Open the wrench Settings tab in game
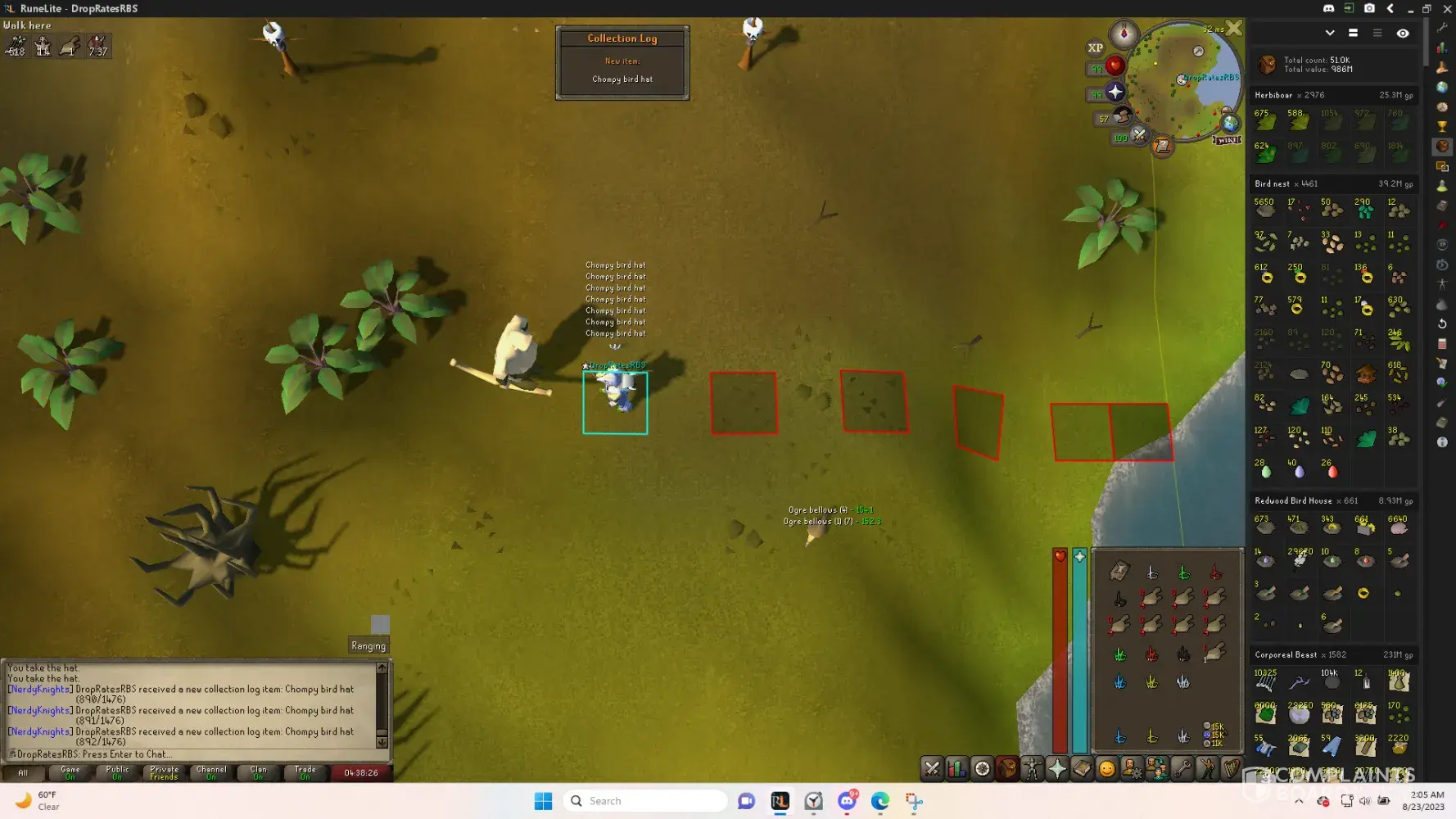This screenshot has width=1456, height=819. (1182, 768)
